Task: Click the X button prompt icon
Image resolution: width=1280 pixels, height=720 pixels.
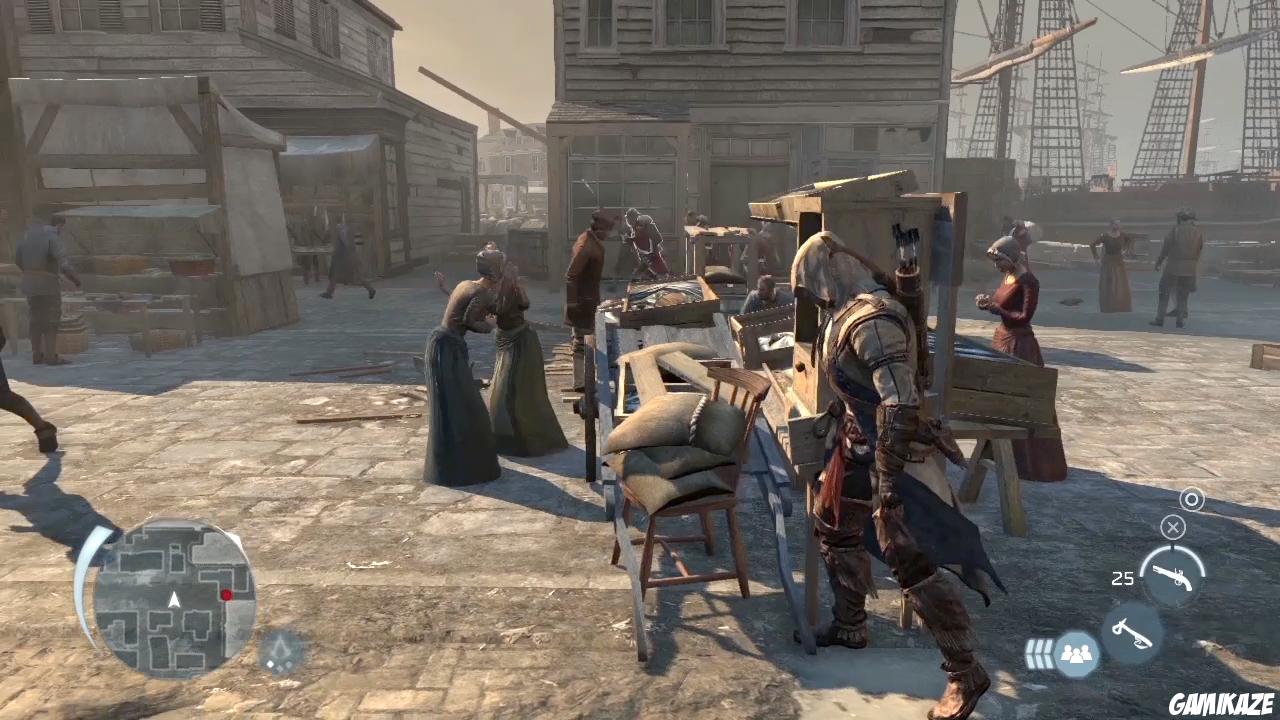Action: click(1172, 528)
